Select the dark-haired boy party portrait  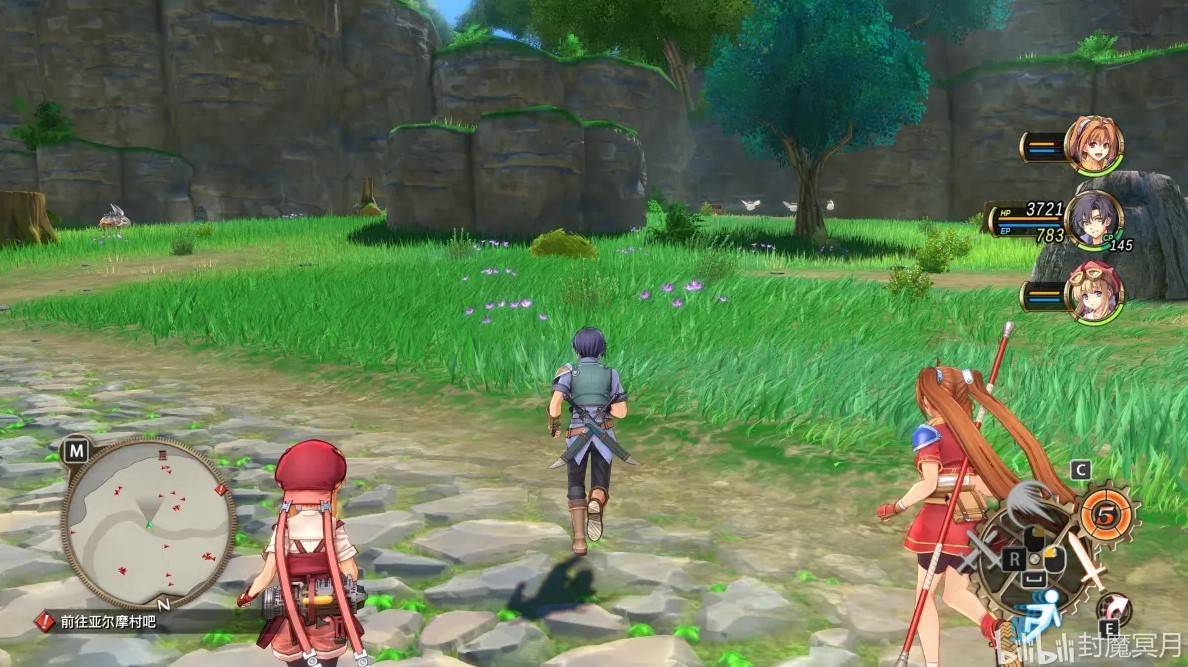[x=1093, y=219]
